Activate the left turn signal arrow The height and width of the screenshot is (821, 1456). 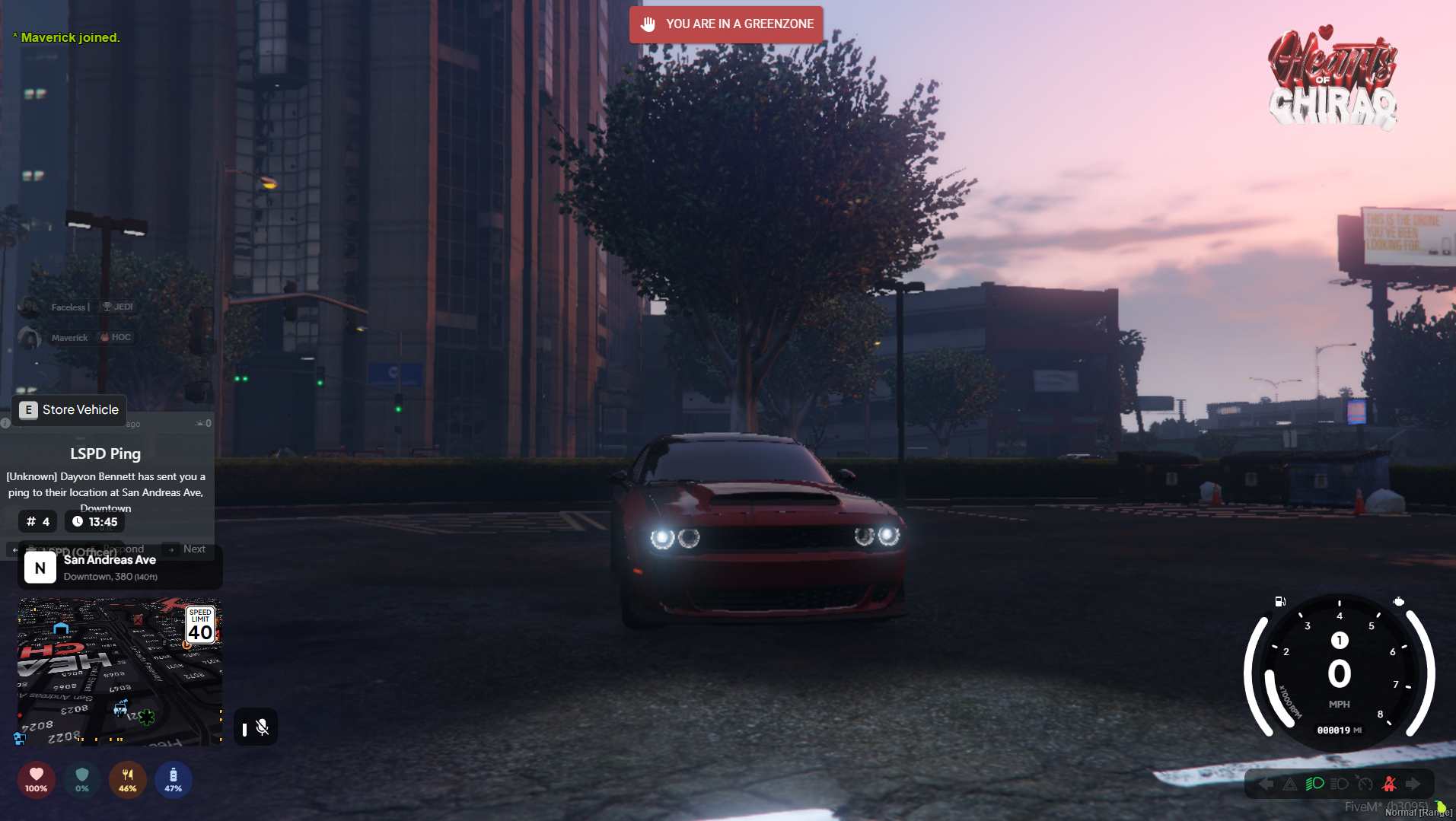(x=1266, y=784)
